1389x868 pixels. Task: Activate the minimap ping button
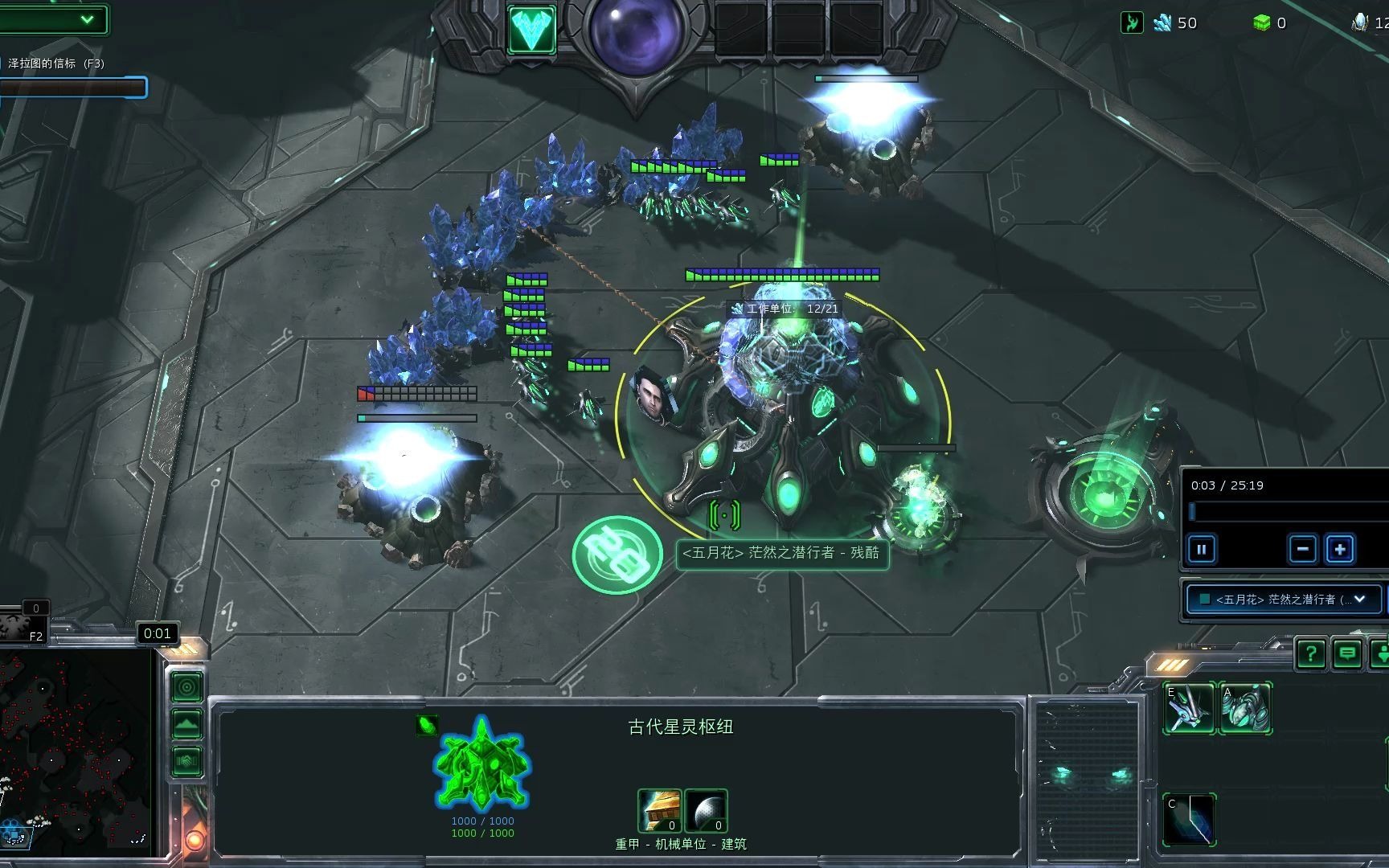click(x=187, y=687)
